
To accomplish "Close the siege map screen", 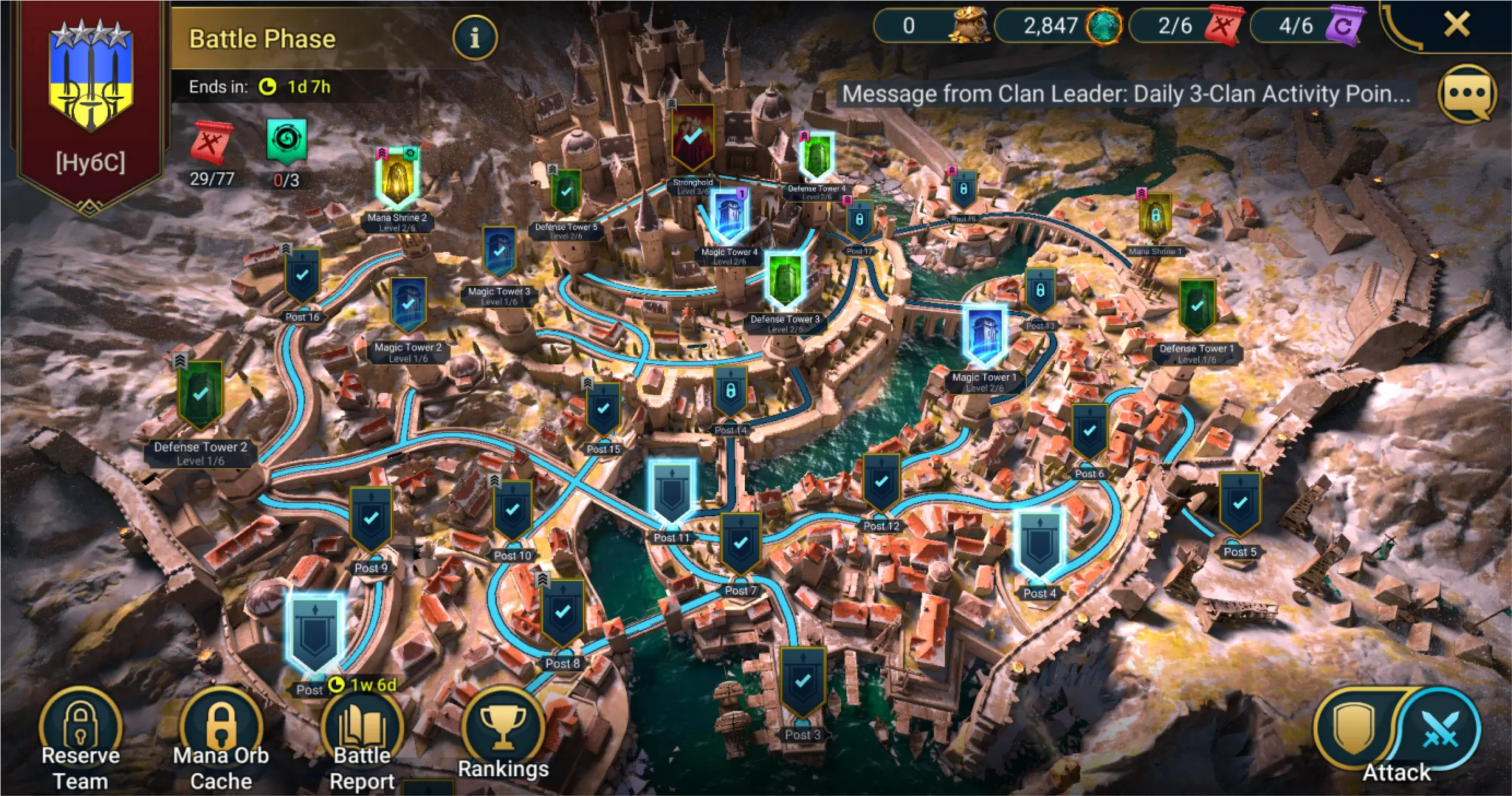I will click(1456, 25).
